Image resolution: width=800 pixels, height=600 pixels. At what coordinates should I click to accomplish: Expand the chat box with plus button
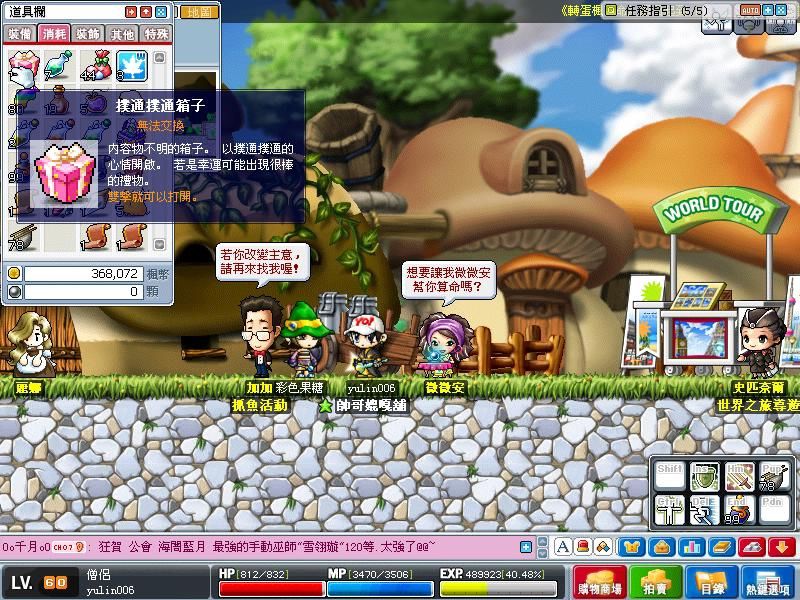(x=523, y=546)
